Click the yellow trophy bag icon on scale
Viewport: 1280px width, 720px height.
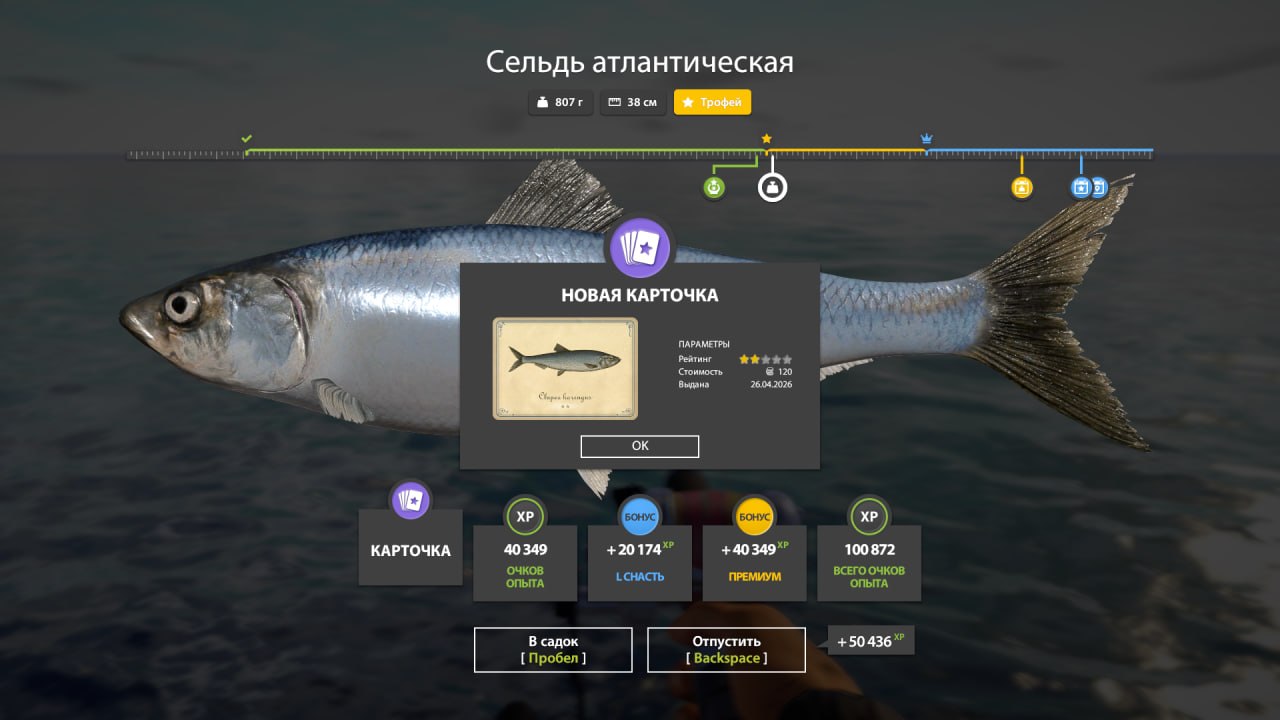tap(1021, 188)
